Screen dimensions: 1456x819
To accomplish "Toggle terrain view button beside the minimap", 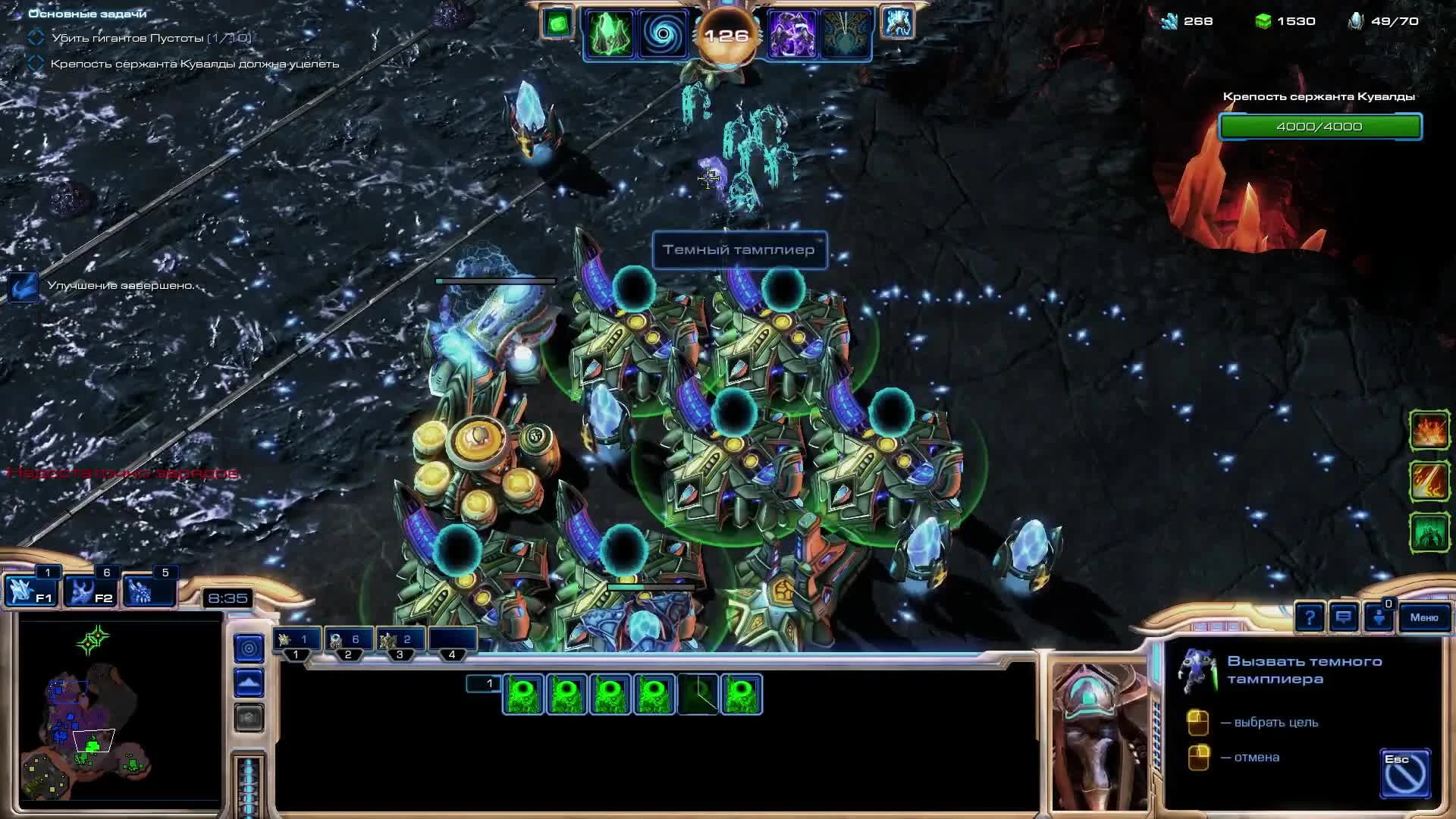I will pos(249,682).
